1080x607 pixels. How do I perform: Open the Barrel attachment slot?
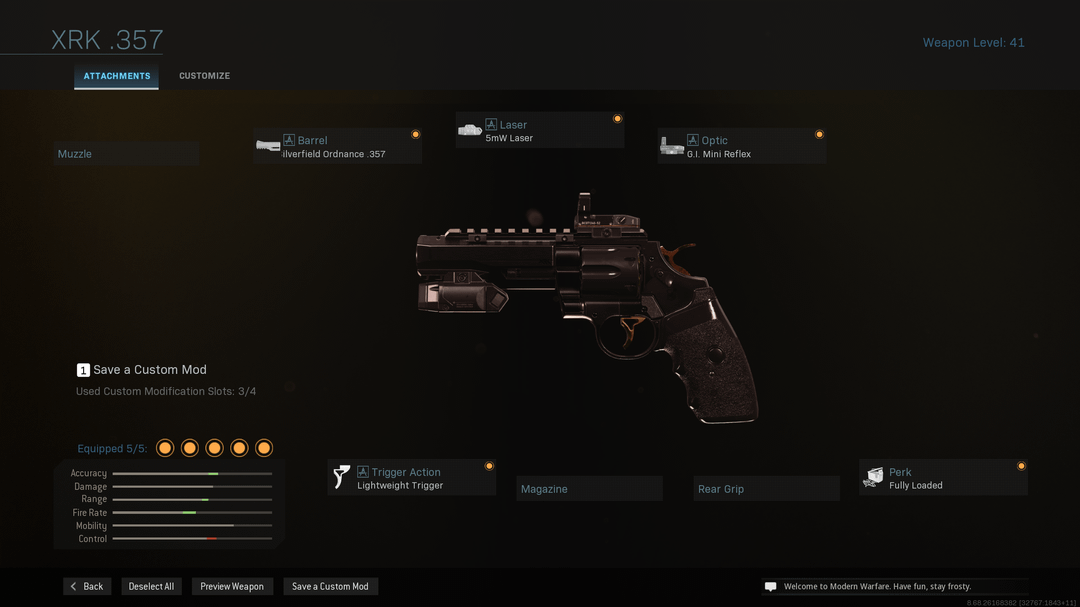[337, 147]
